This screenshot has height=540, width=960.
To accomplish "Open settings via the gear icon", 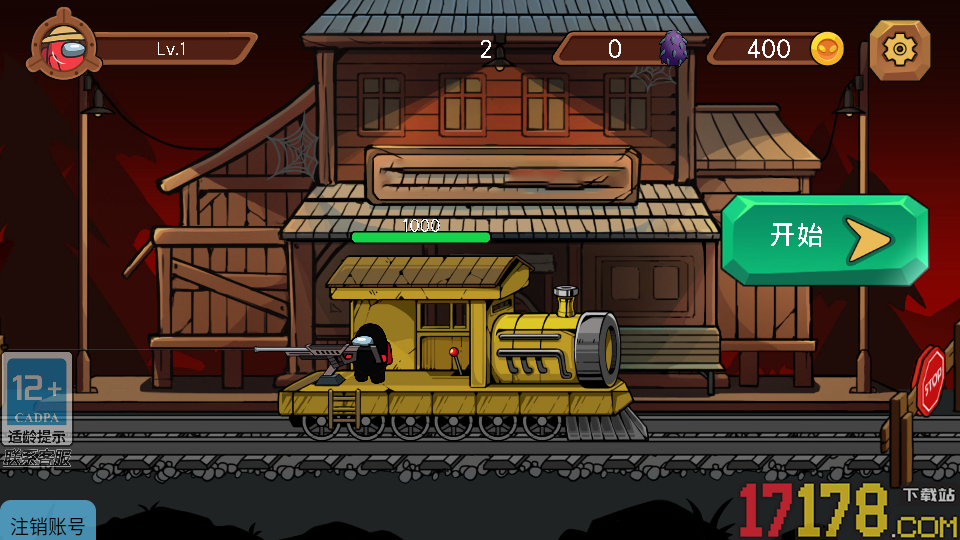I will click(899, 48).
